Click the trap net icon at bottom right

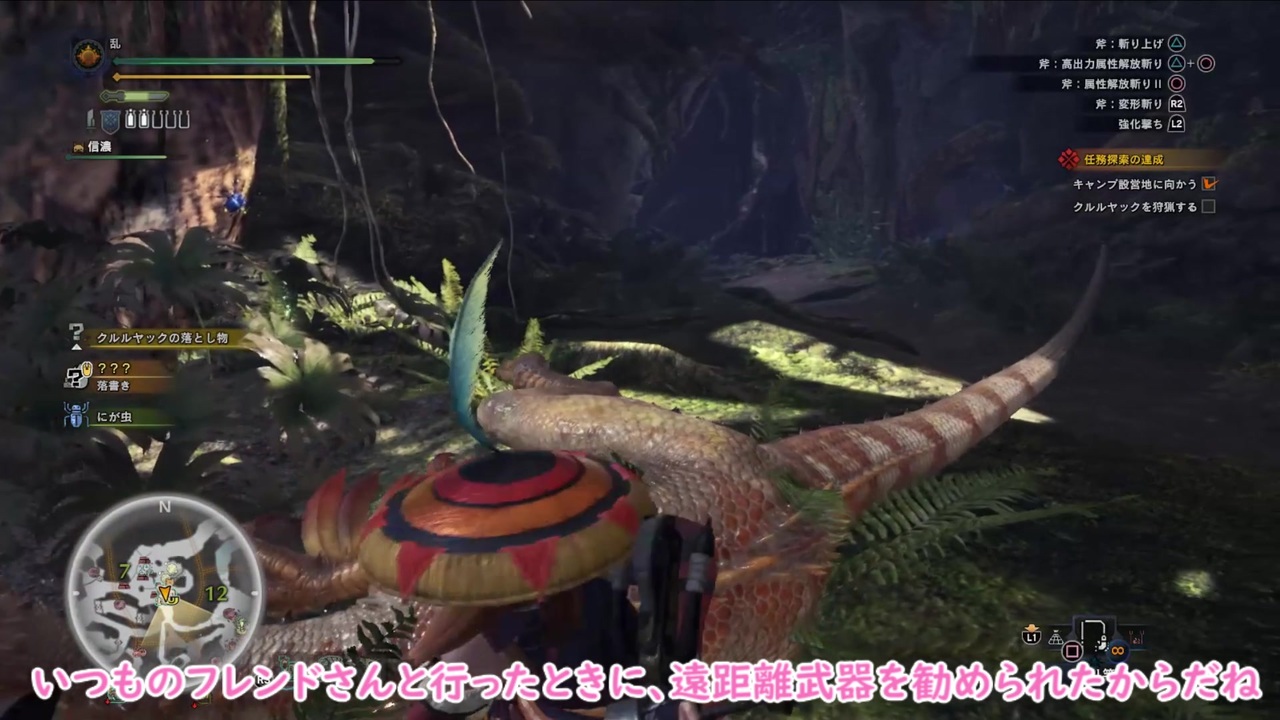click(1055, 637)
